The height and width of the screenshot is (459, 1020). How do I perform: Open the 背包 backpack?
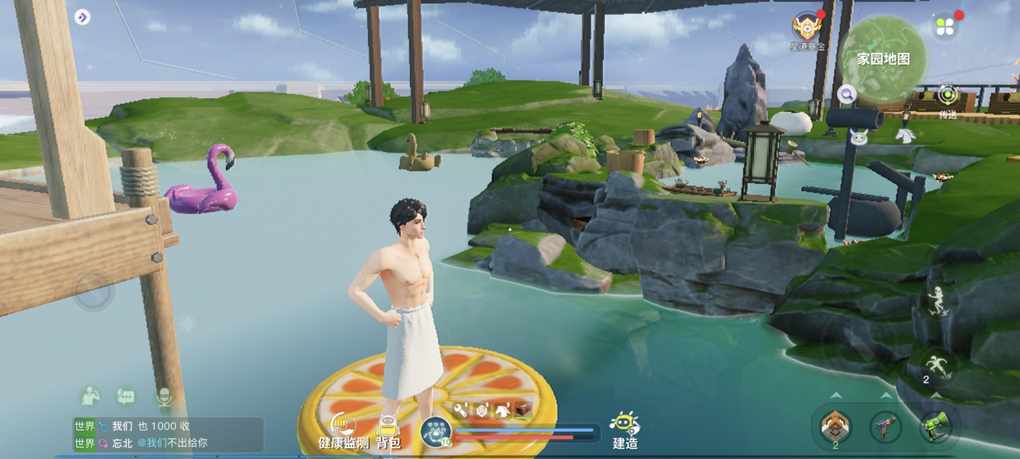(388, 430)
